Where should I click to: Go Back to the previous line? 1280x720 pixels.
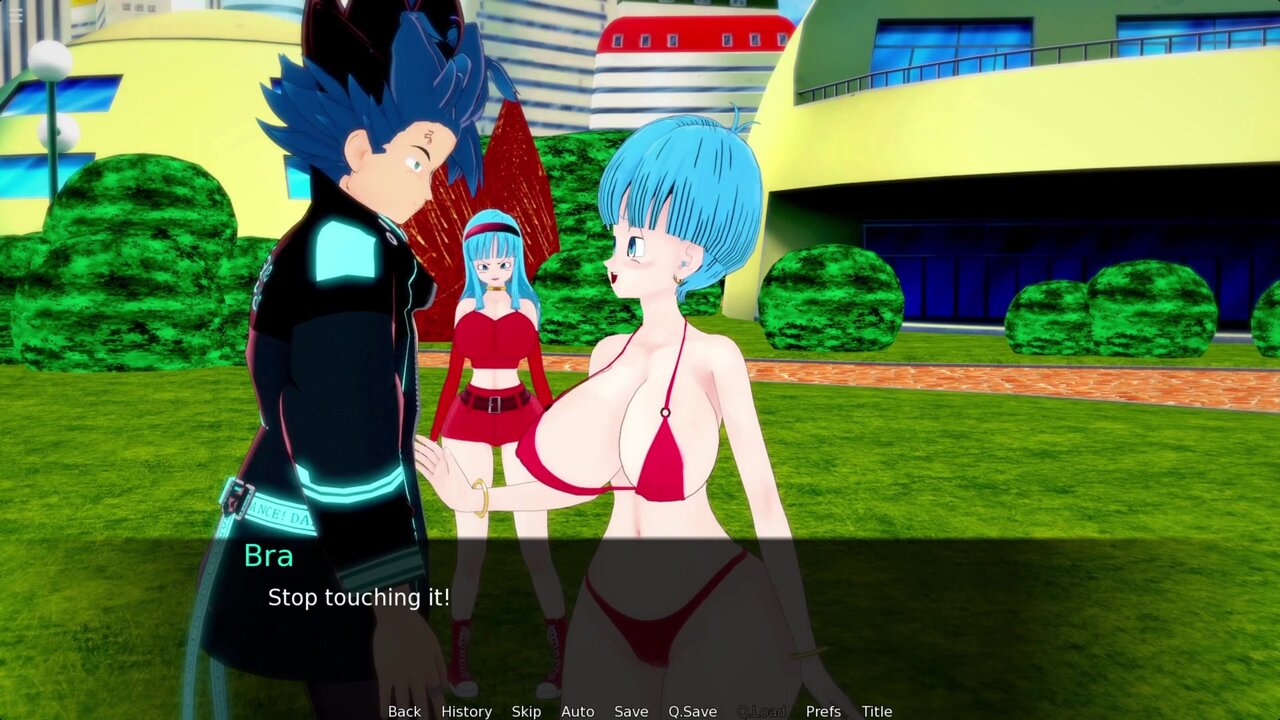404,711
